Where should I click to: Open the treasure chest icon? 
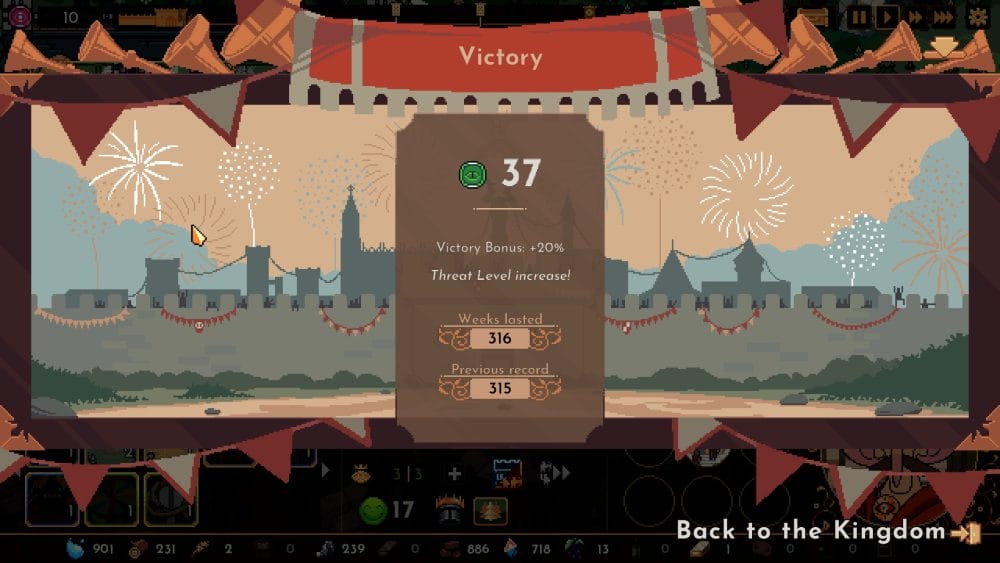coord(813,17)
